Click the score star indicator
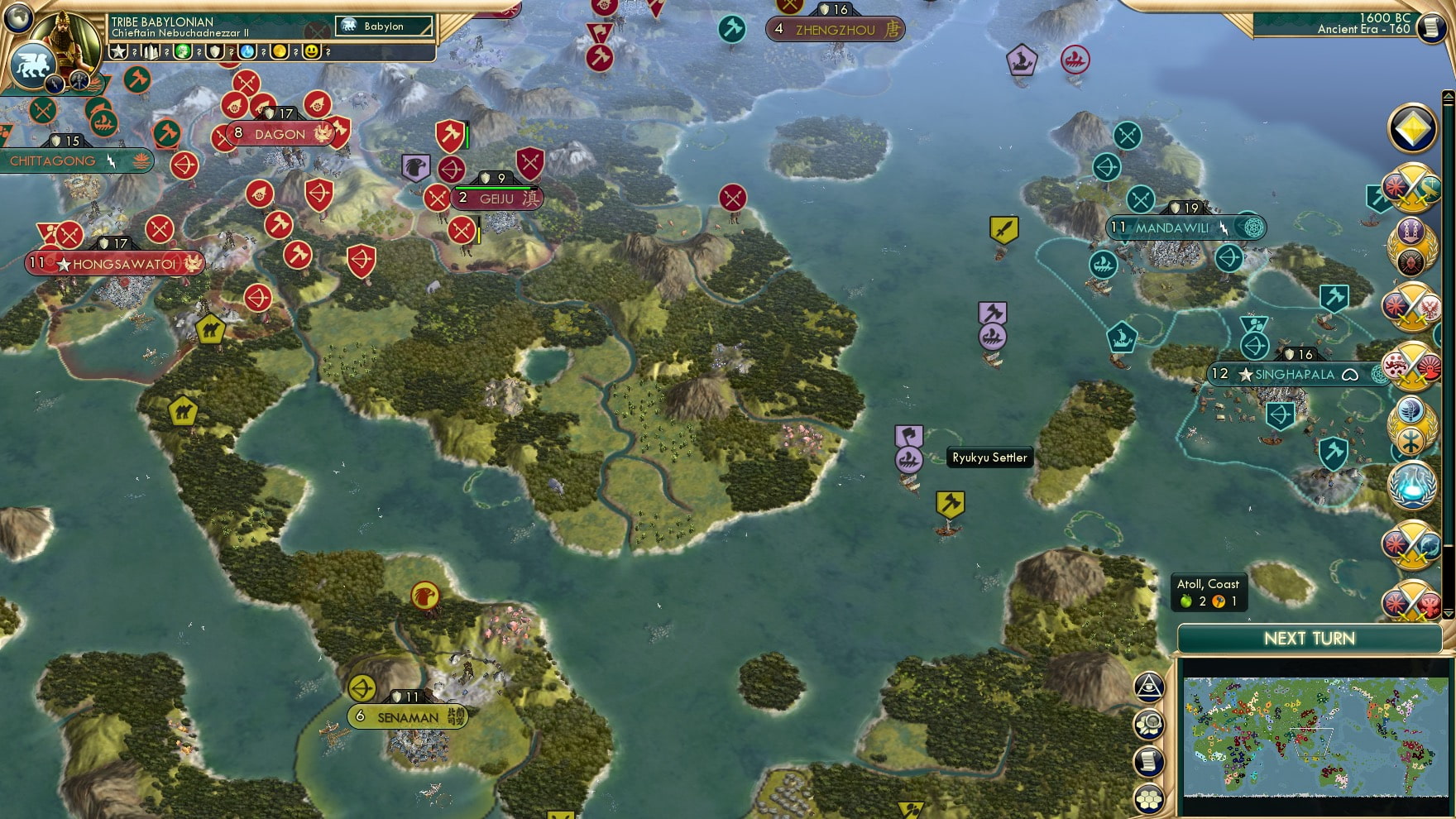This screenshot has height=819, width=1456. (119, 51)
